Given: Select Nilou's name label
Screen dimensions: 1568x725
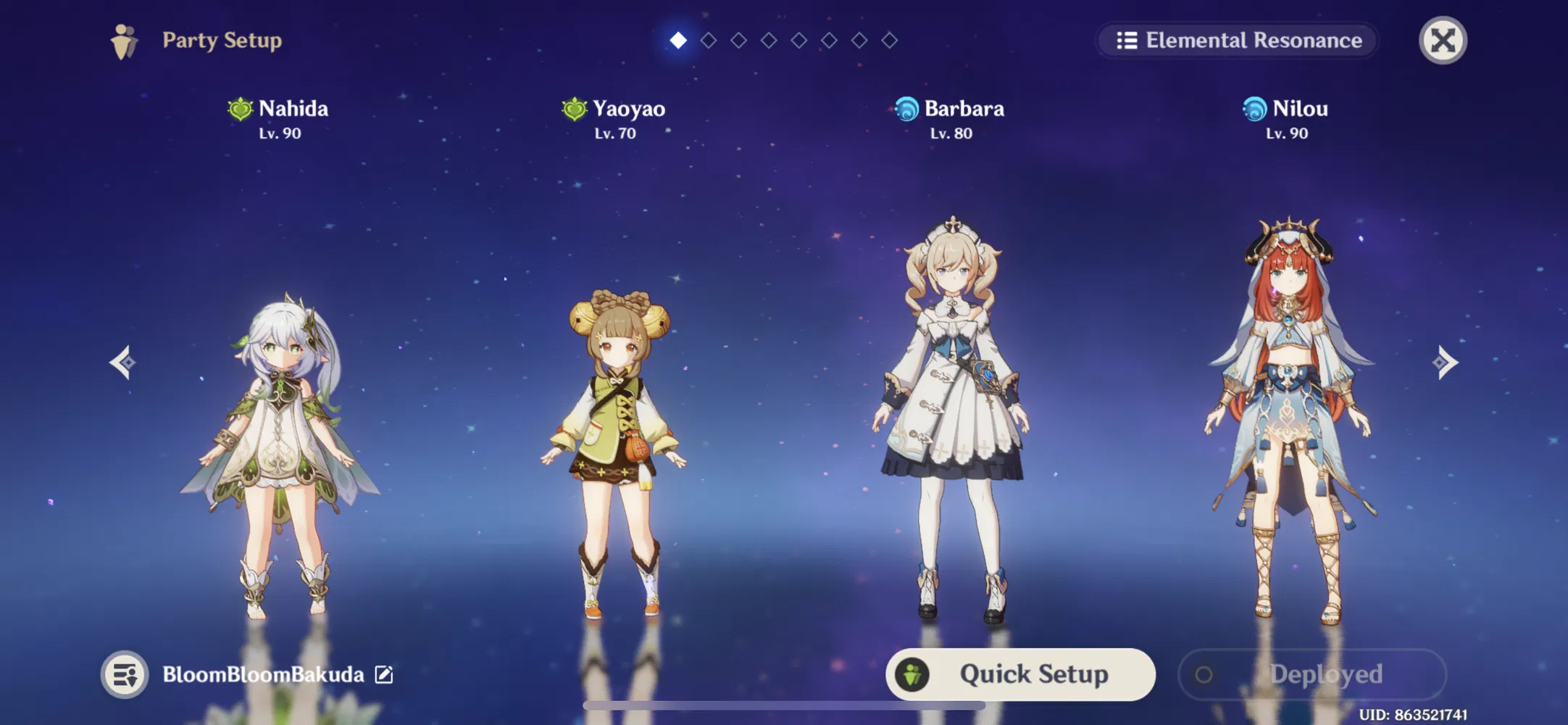Looking at the screenshot, I should [x=1301, y=109].
